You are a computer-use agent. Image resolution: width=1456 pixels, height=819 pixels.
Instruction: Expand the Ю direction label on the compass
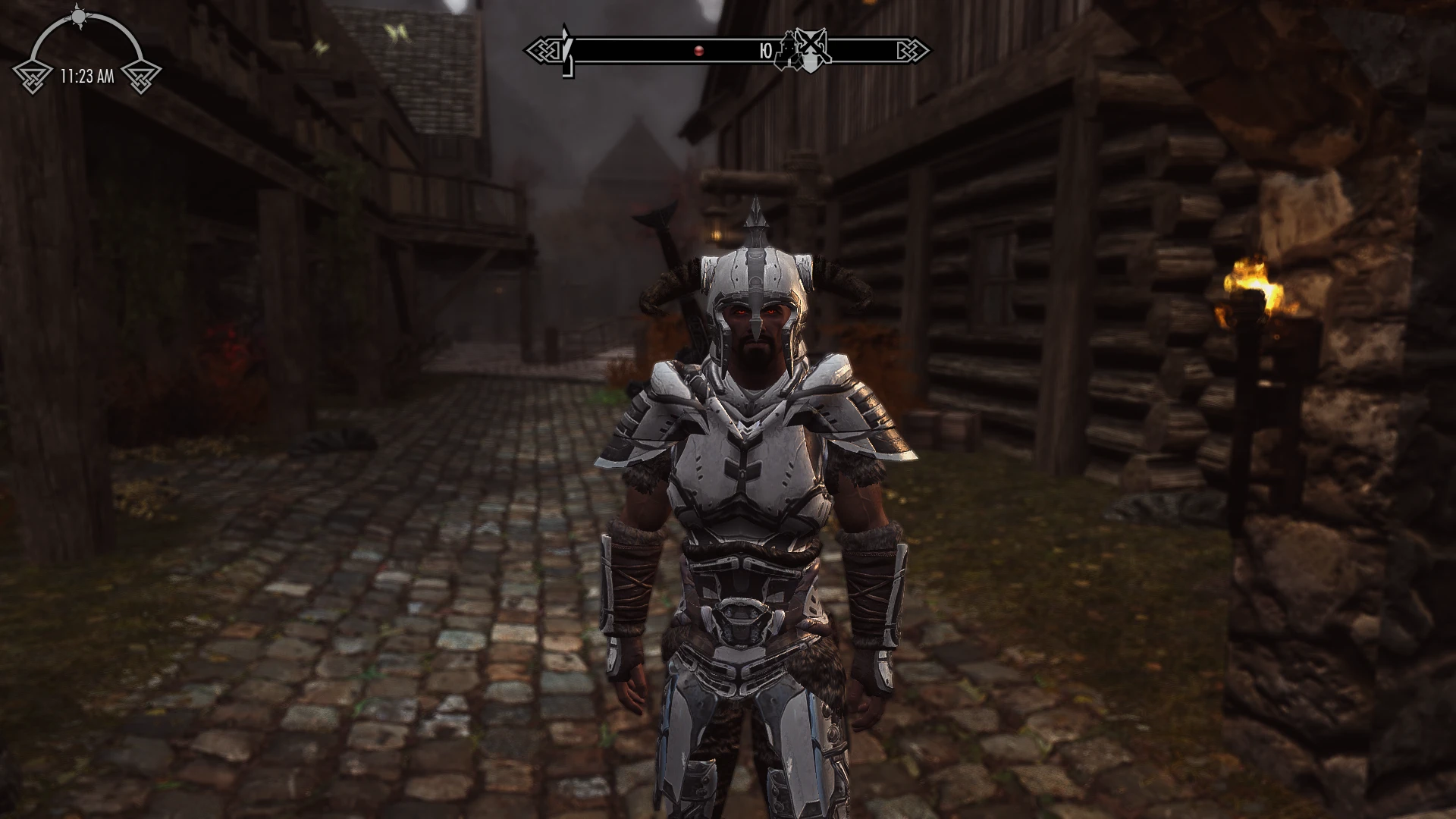tap(766, 49)
